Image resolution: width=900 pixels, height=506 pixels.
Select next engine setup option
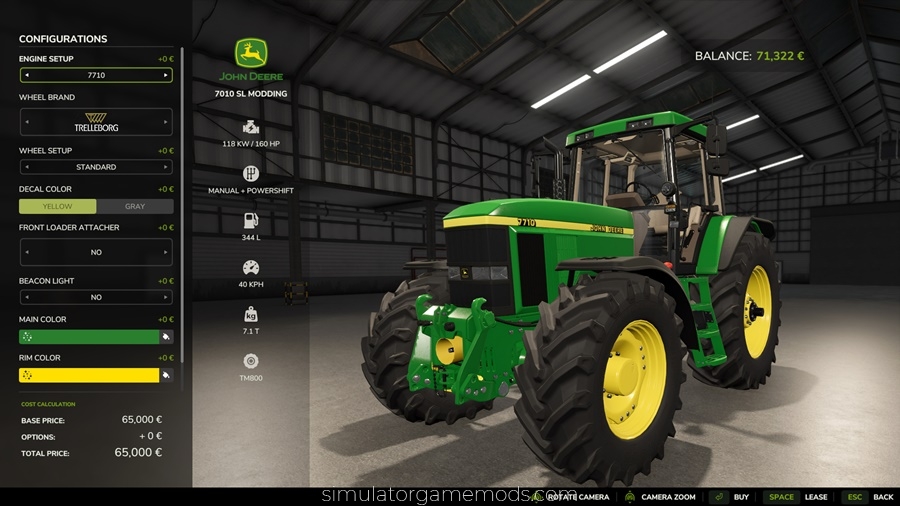(166, 75)
